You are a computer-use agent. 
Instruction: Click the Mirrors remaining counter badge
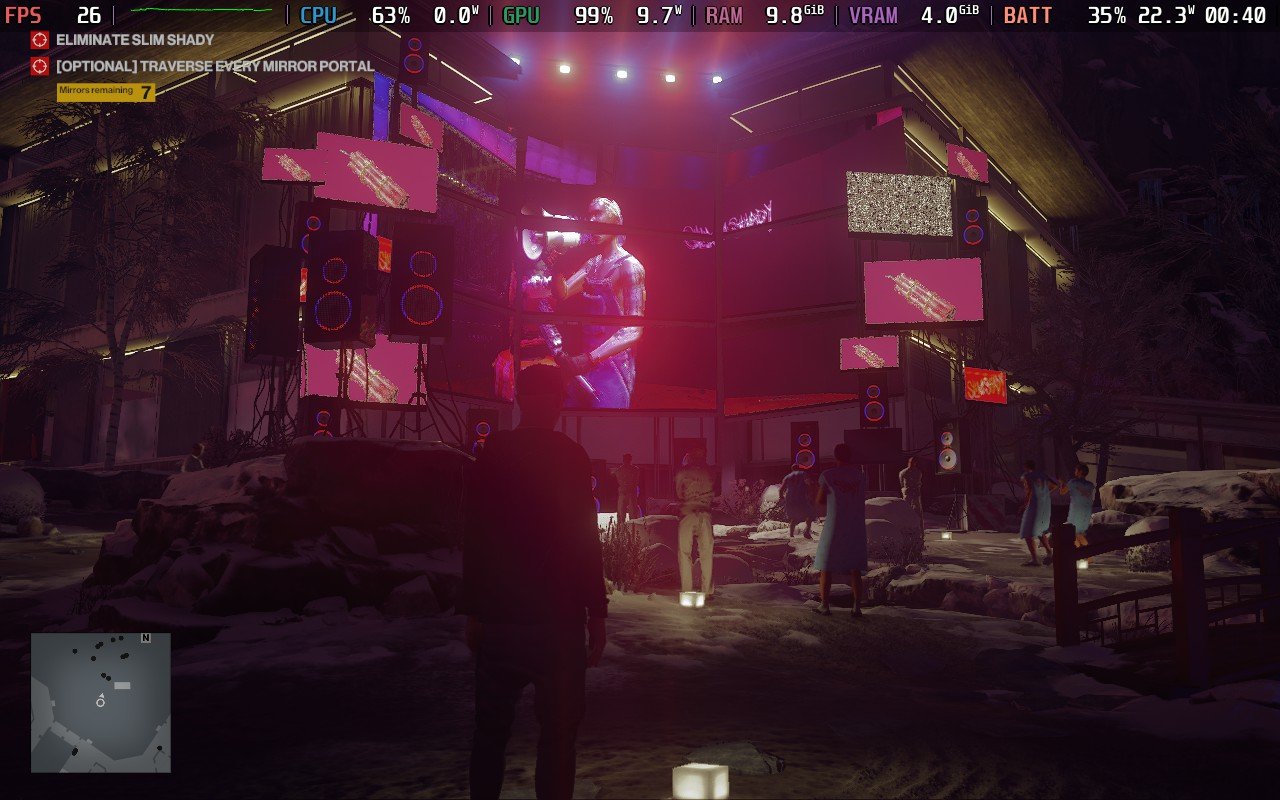tap(106, 92)
